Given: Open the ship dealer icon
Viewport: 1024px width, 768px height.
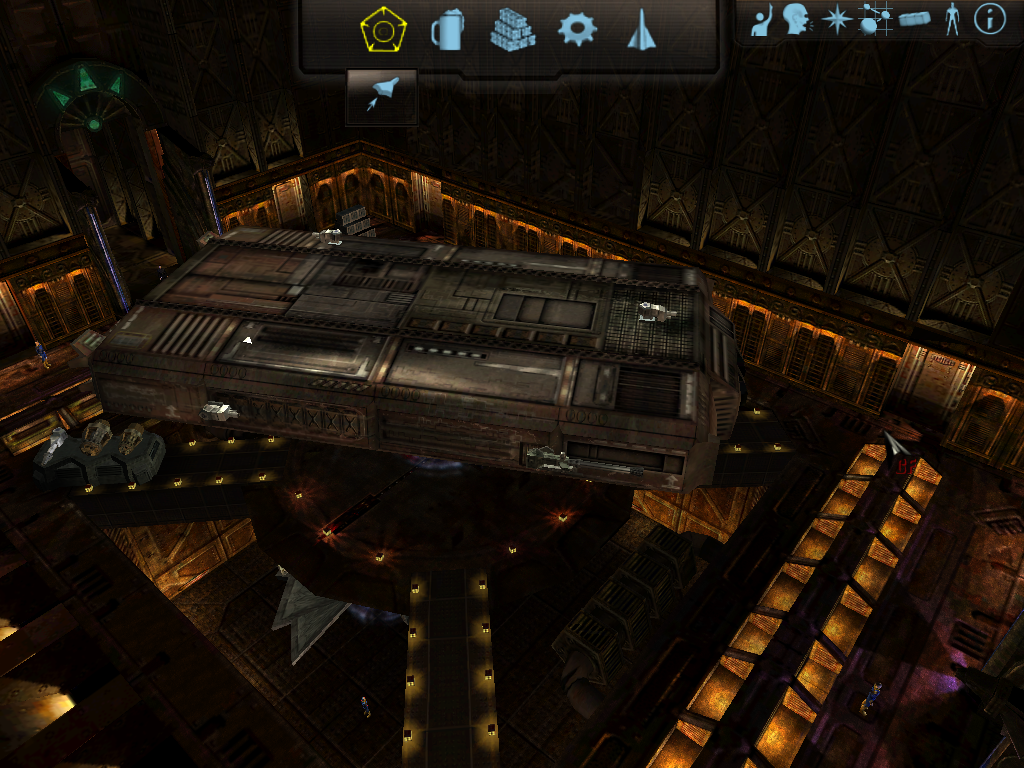Looking at the screenshot, I should (640, 30).
